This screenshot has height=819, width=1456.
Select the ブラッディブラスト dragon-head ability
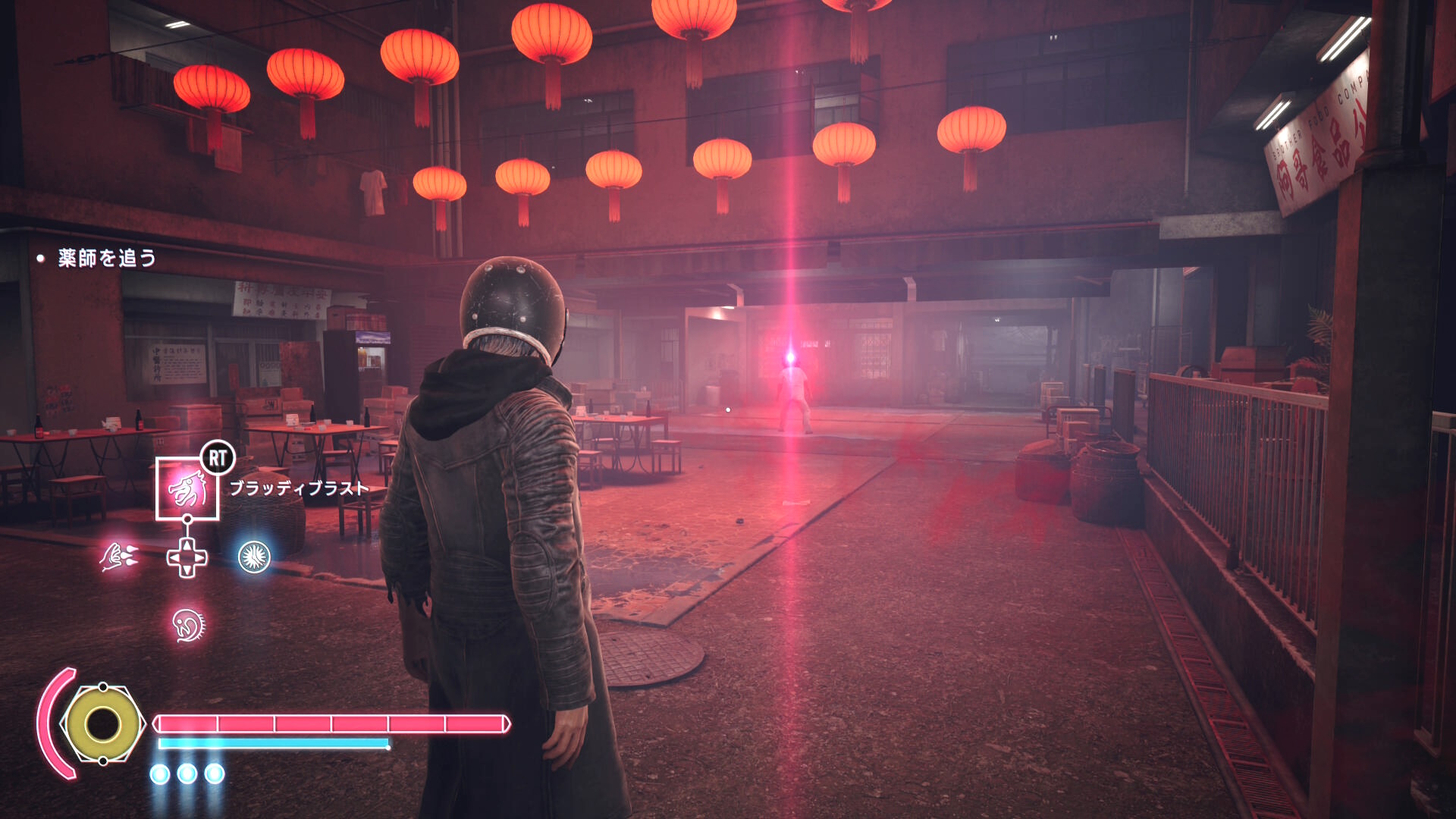click(187, 489)
